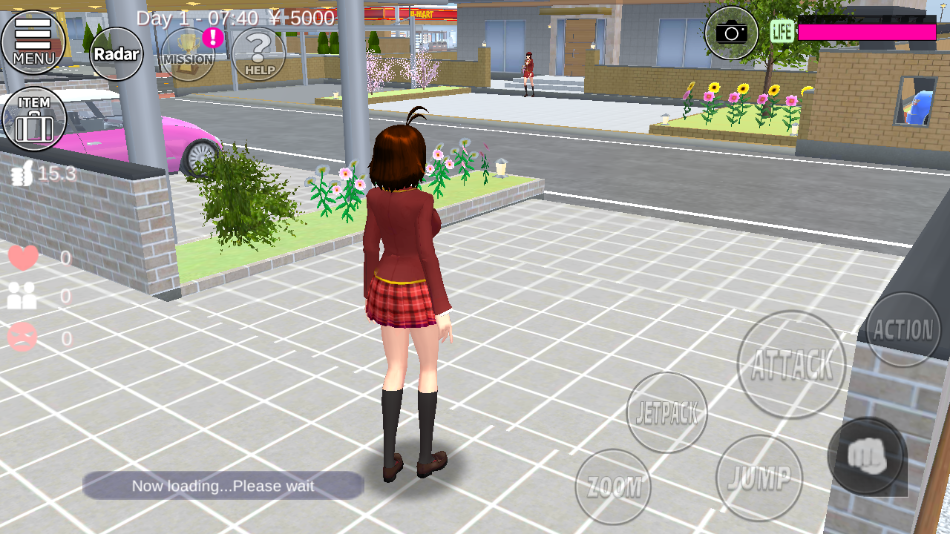The width and height of the screenshot is (950, 534).
Task: Tap the camera screenshot icon
Action: pos(732,32)
